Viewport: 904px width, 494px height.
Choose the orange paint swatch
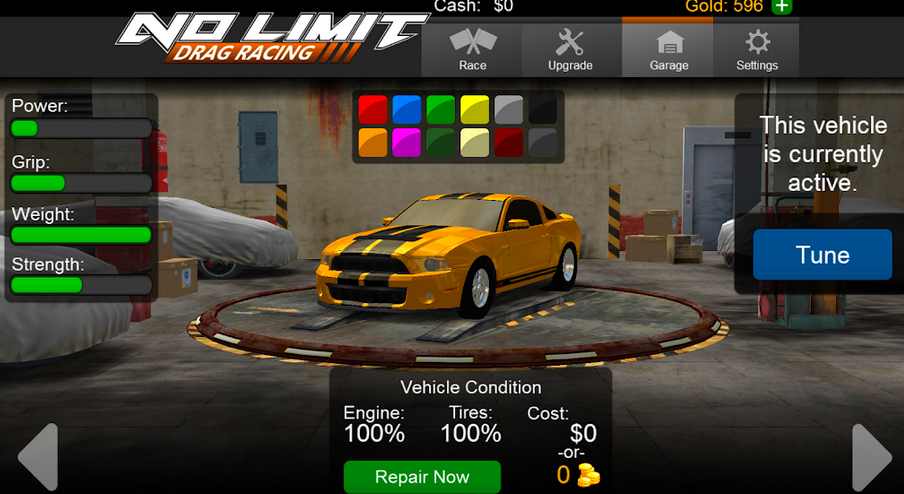[x=373, y=142]
